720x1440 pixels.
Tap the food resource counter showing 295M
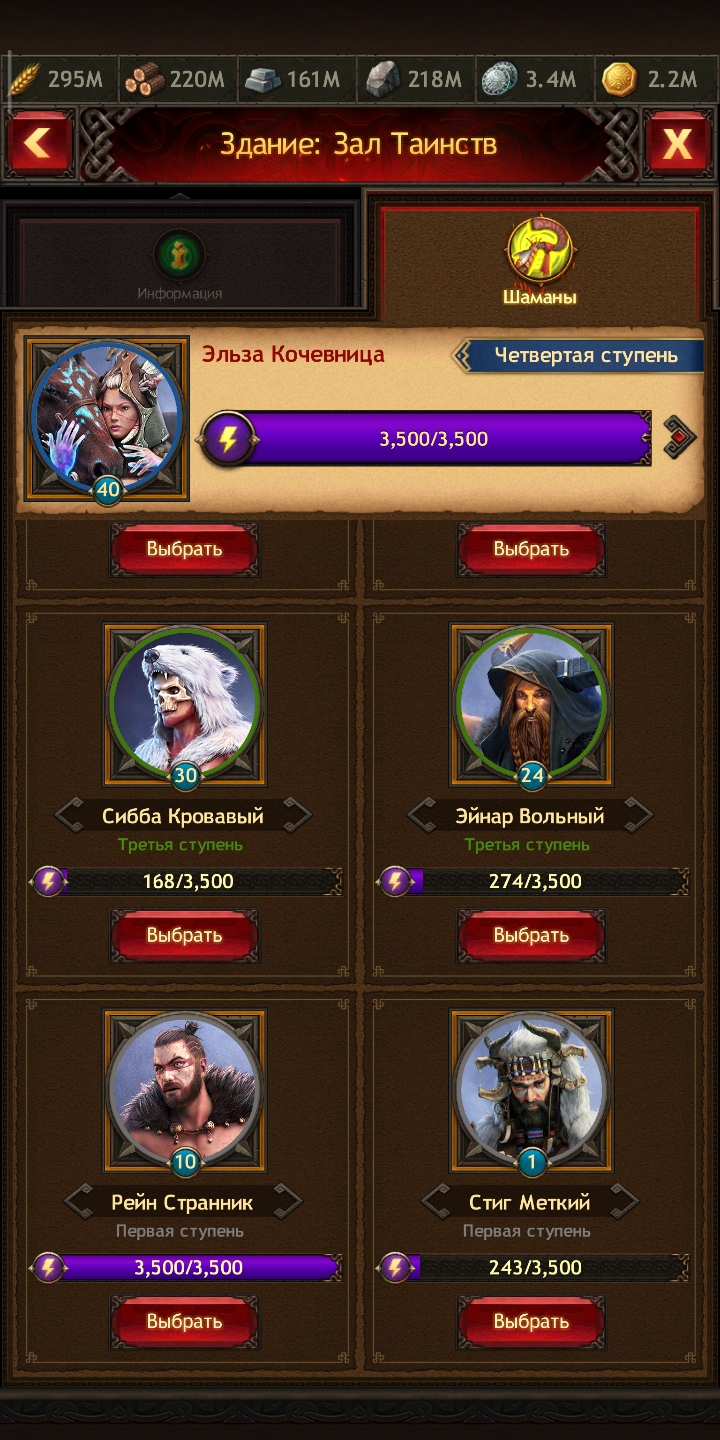[x=58, y=80]
